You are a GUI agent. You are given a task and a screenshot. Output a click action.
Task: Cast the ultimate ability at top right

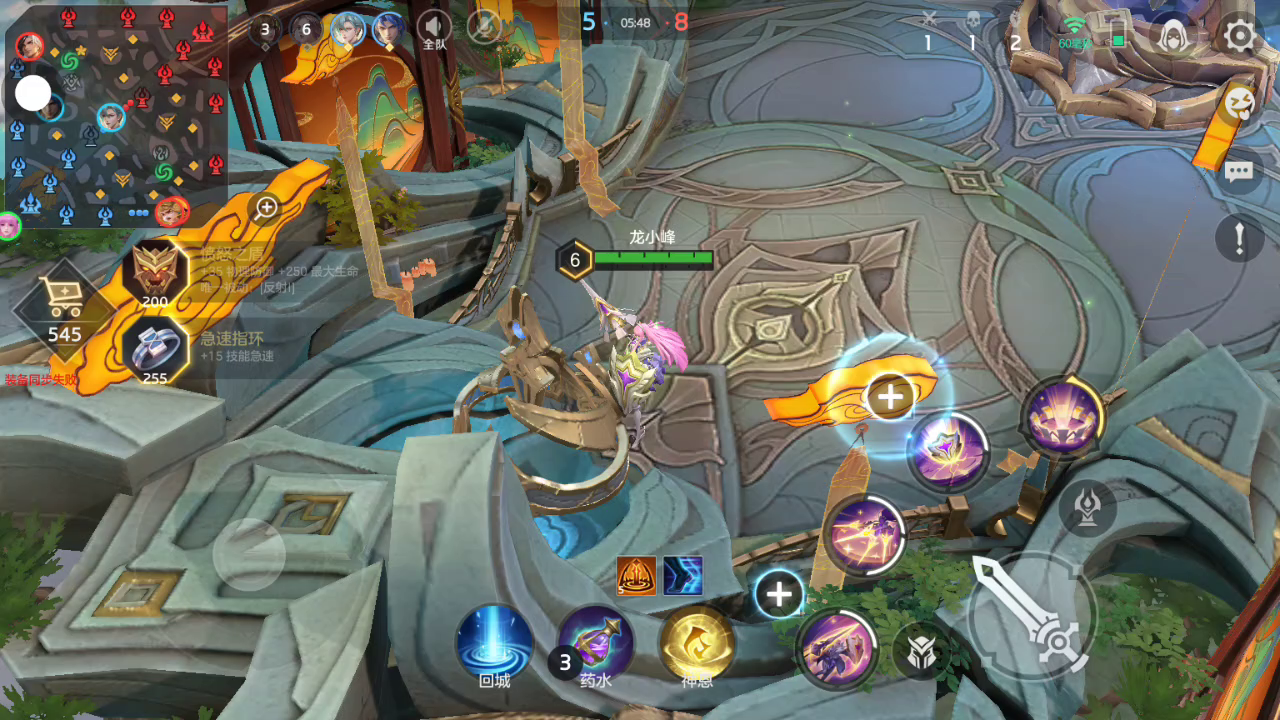point(1063,415)
